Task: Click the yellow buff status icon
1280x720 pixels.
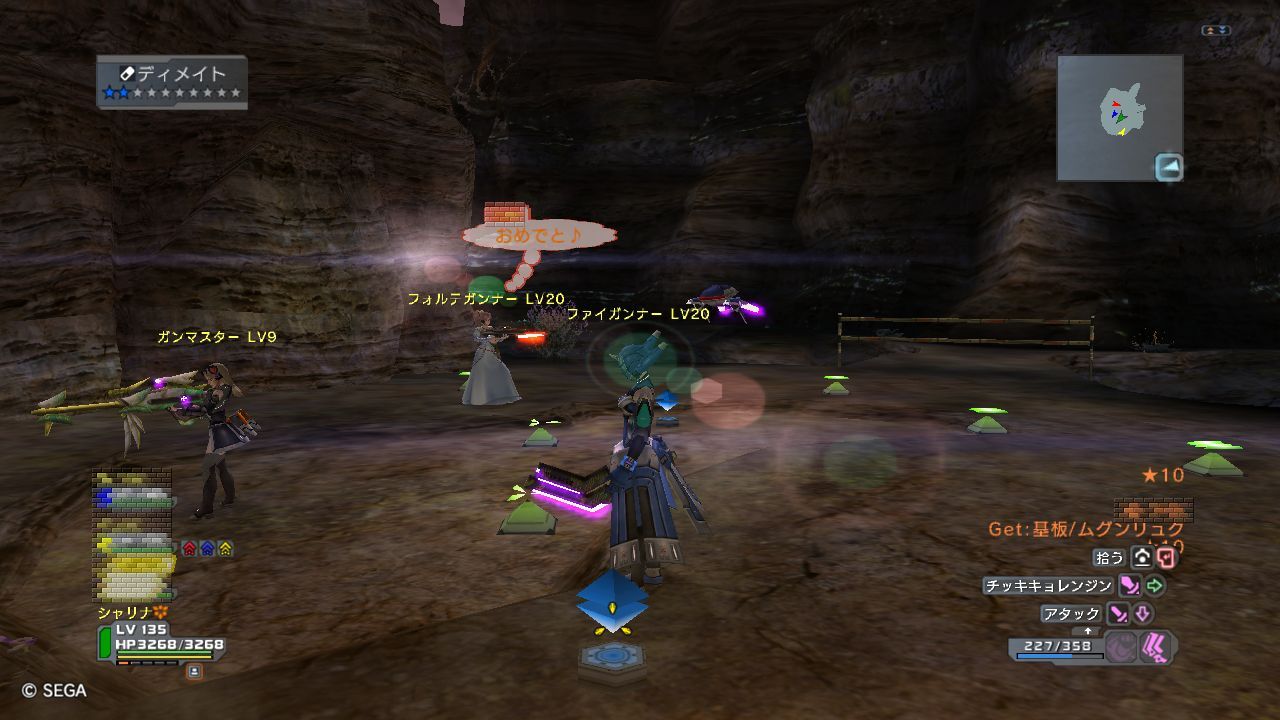Action: (x=225, y=548)
